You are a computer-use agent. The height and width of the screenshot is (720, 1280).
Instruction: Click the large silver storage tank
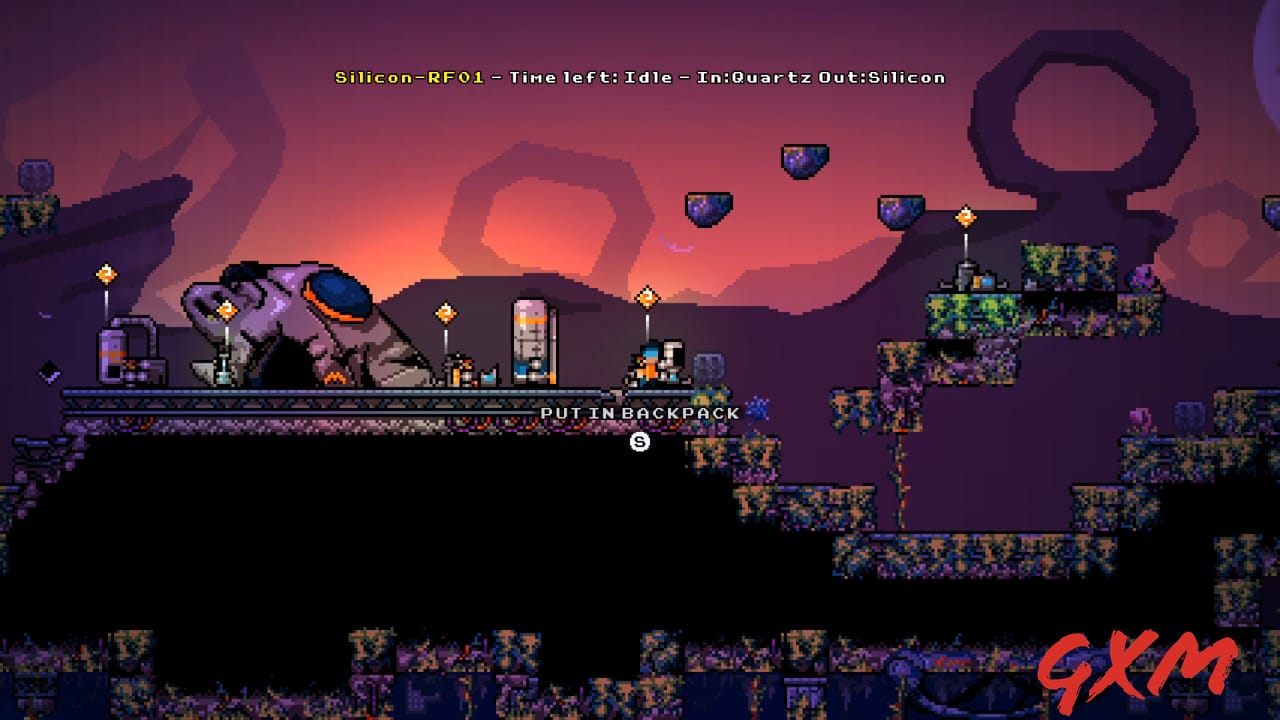[529, 338]
